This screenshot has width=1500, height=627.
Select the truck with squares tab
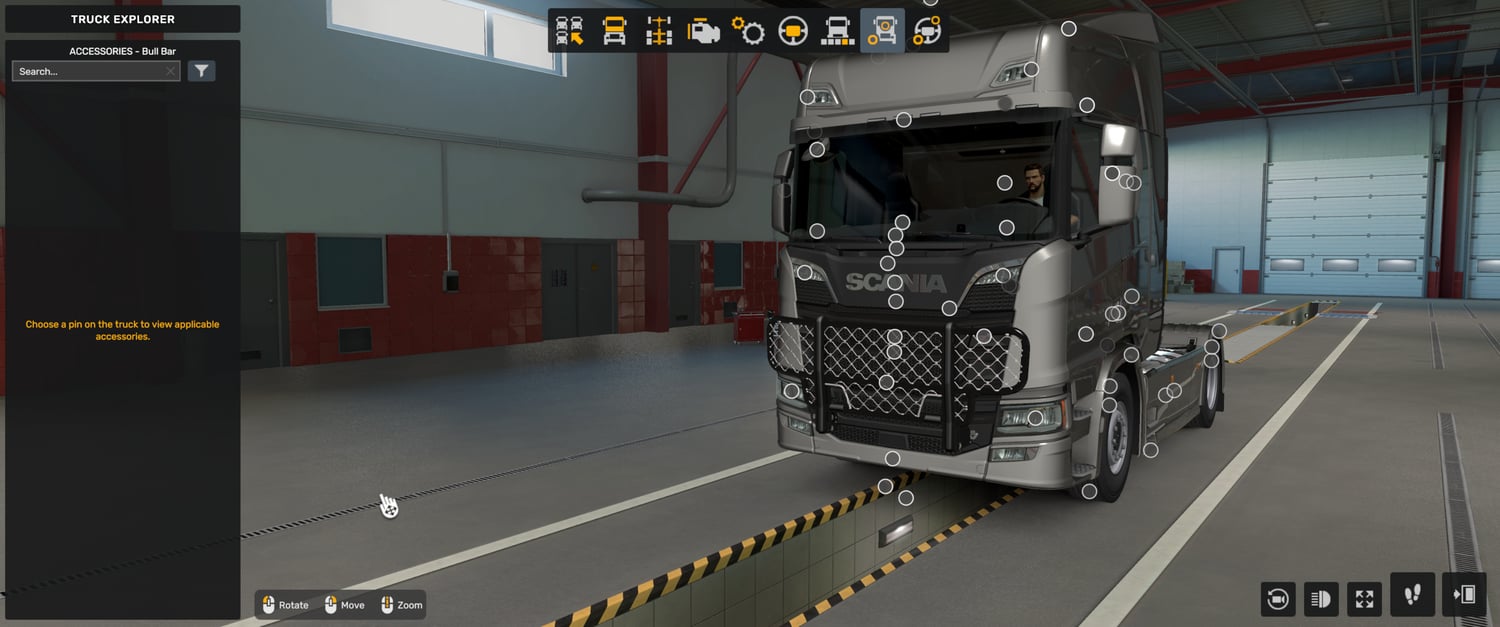pyautogui.click(x=837, y=31)
